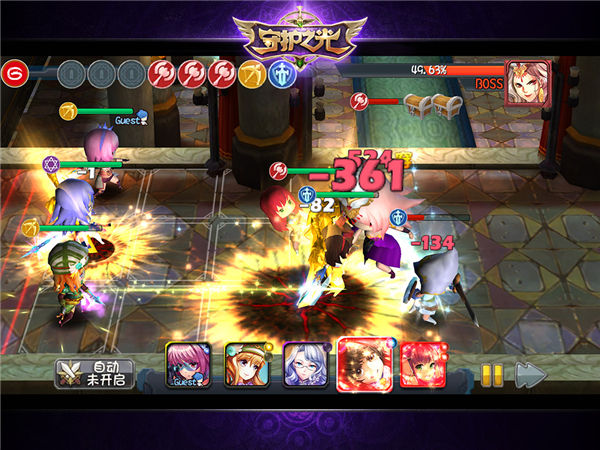Click the fast-forward speed button
The height and width of the screenshot is (450, 600).
coord(530,375)
